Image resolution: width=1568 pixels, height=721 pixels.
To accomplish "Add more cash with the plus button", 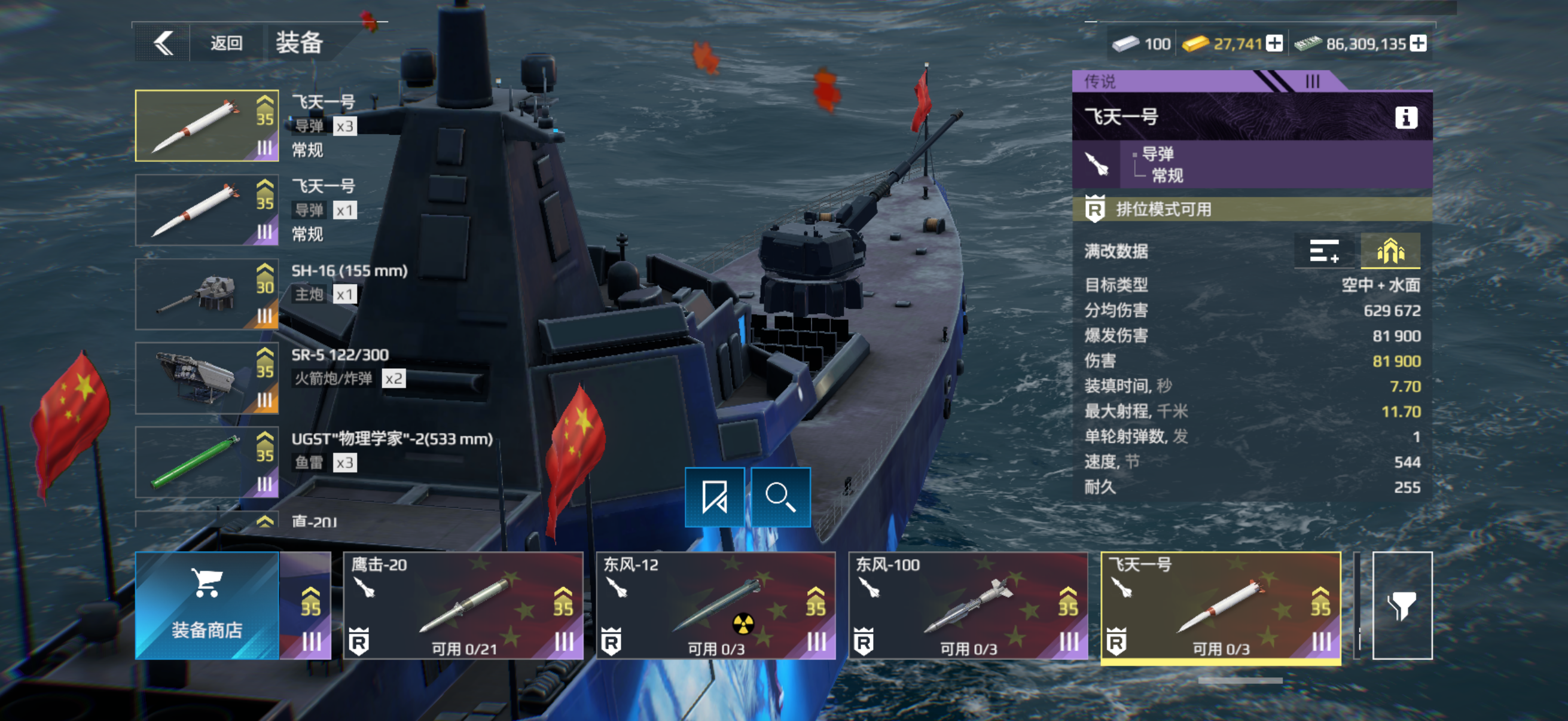I will (x=1418, y=43).
